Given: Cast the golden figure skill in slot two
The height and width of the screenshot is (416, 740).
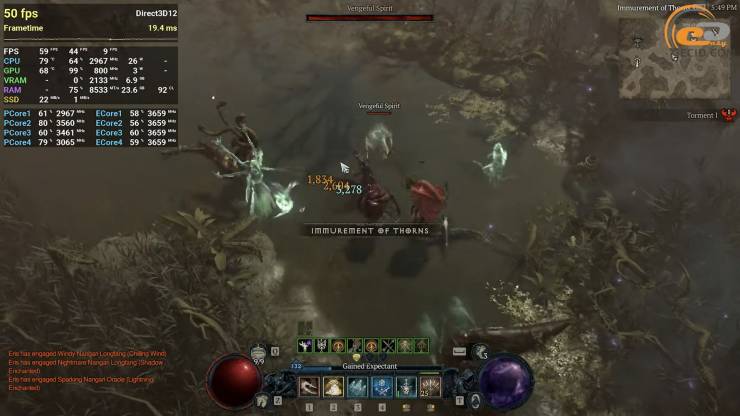Looking at the screenshot, I should tap(334, 386).
